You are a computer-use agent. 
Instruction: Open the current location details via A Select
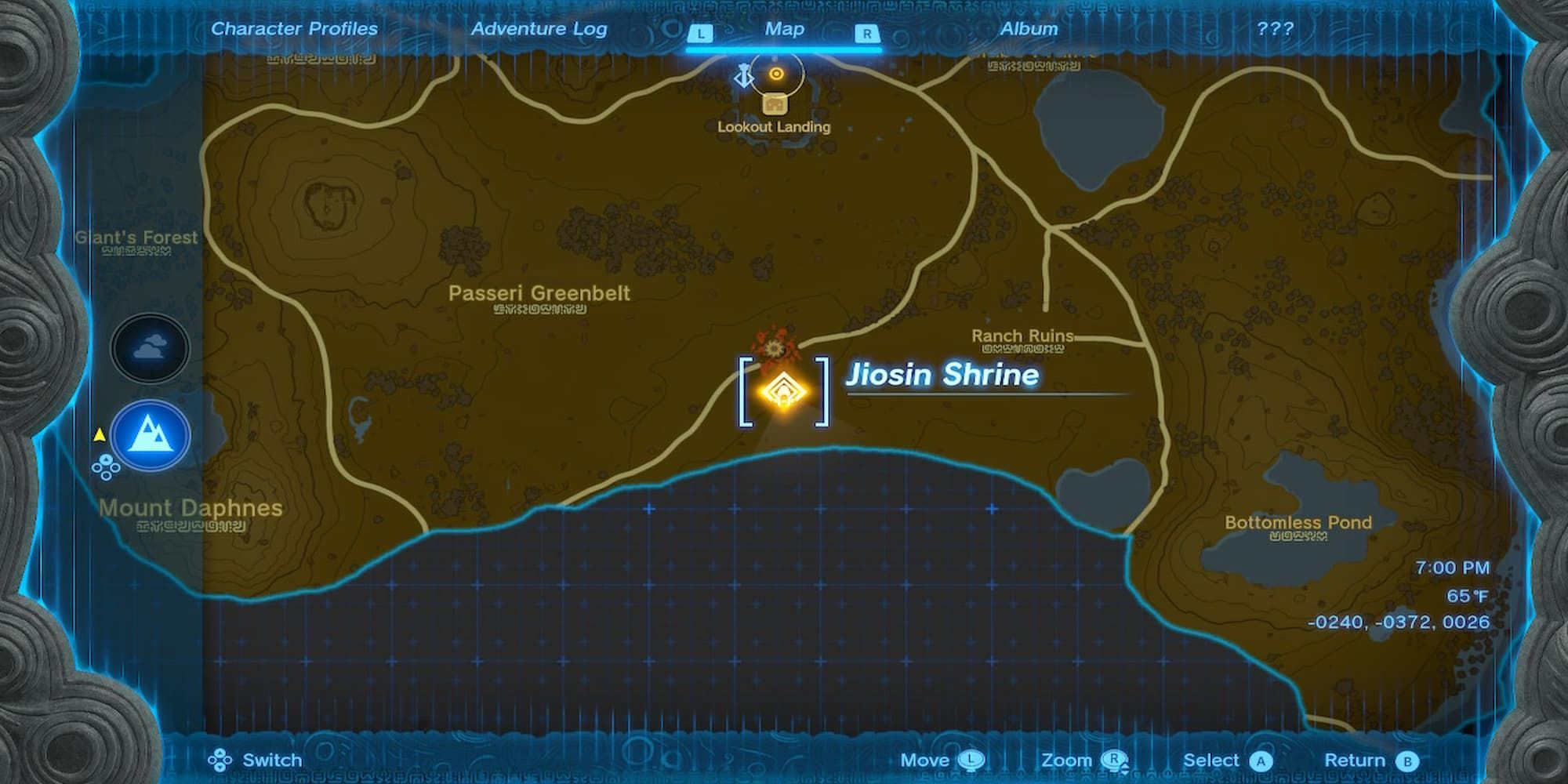[x=1258, y=759]
